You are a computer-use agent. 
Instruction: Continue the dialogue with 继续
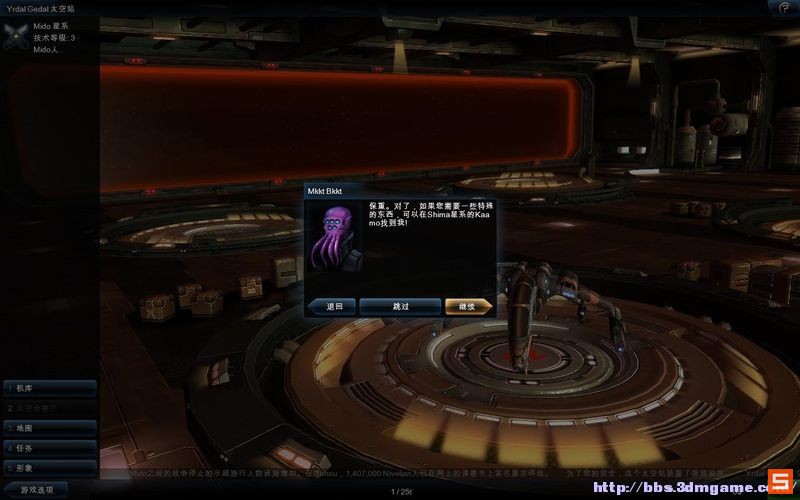467,306
